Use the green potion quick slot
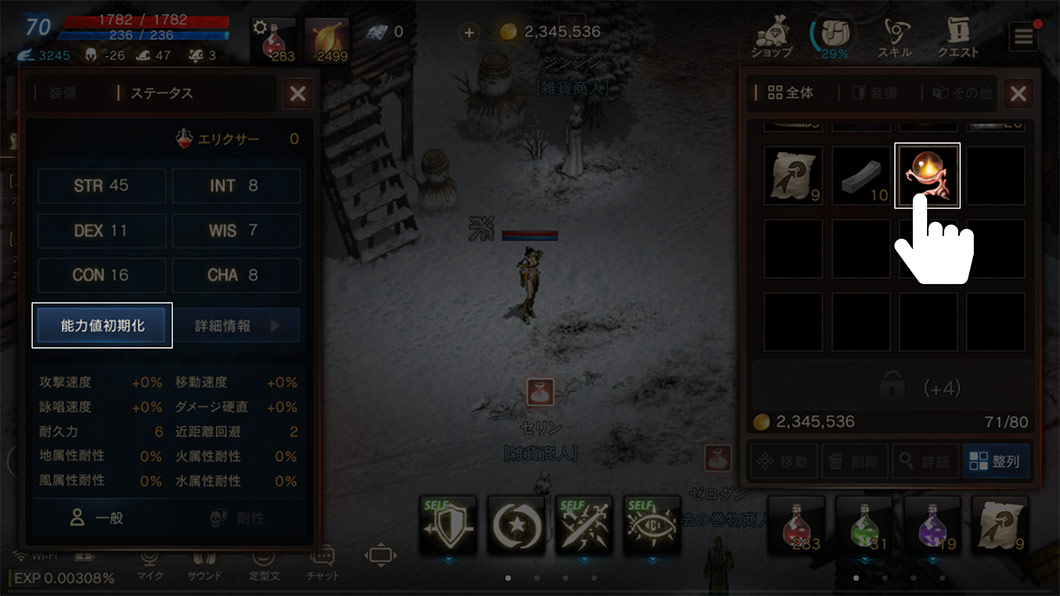The height and width of the screenshot is (596, 1060). pyautogui.click(x=863, y=524)
